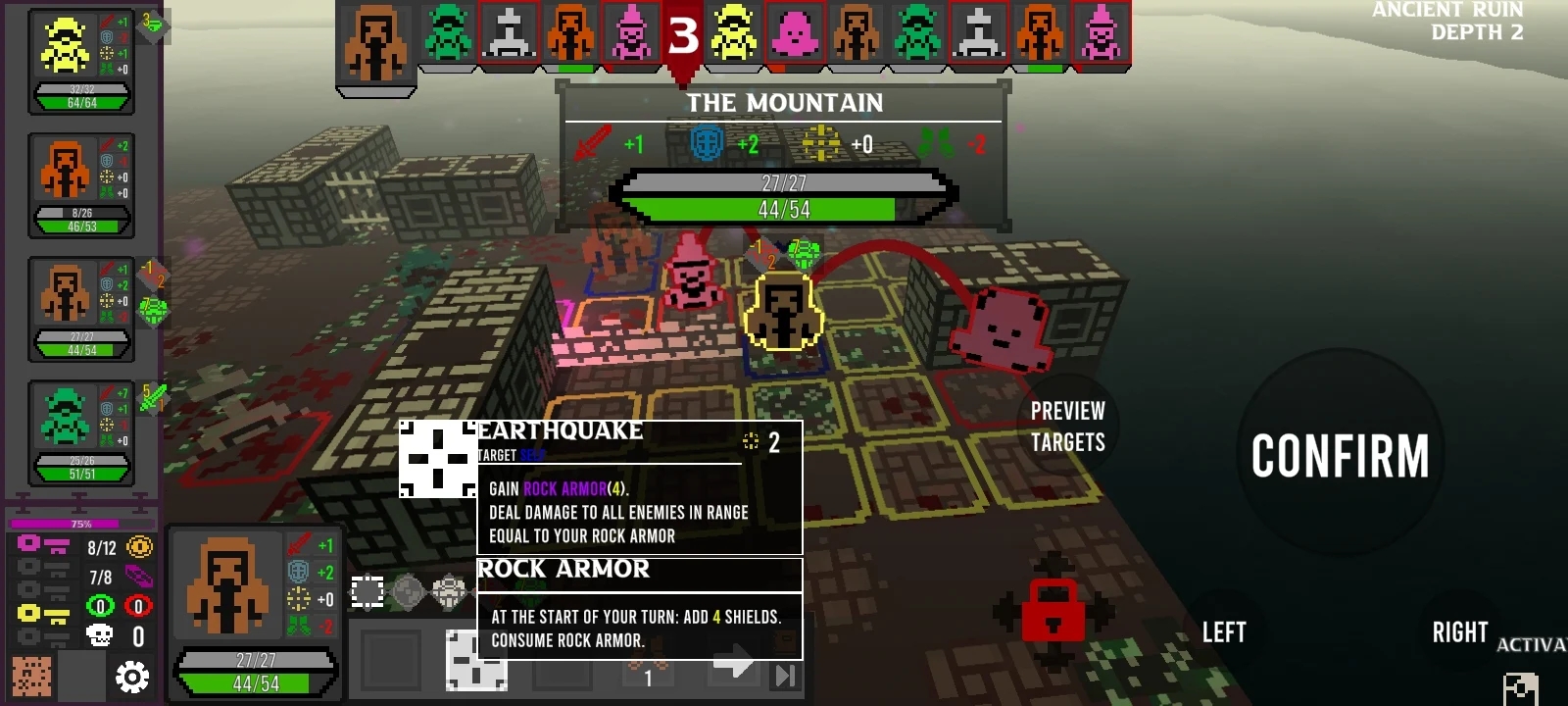Open the brown patterned map tile icon
The width and height of the screenshot is (1568, 706).
point(31,677)
